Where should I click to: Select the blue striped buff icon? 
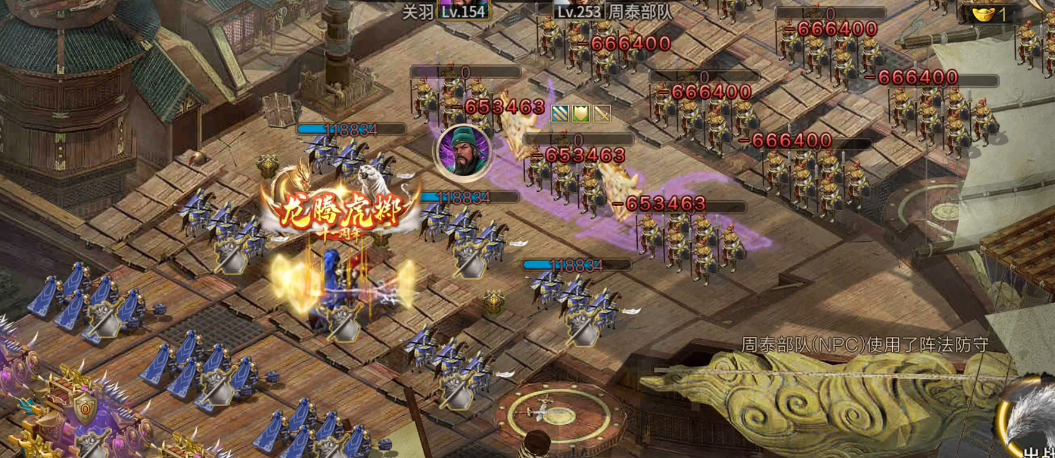click(560, 114)
